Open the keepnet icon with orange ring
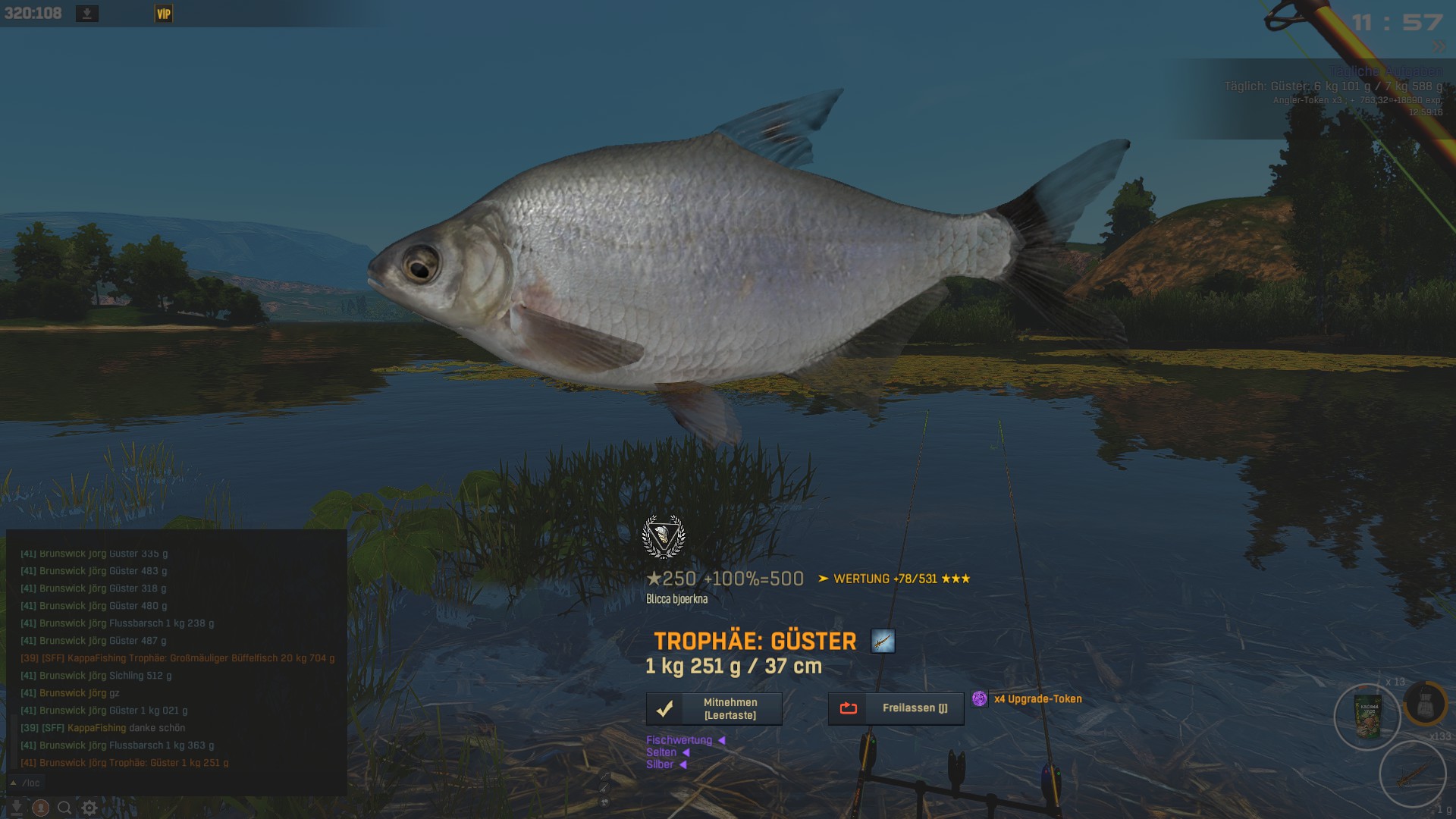This screenshot has width=1456, height=819. click(1425, 704)
